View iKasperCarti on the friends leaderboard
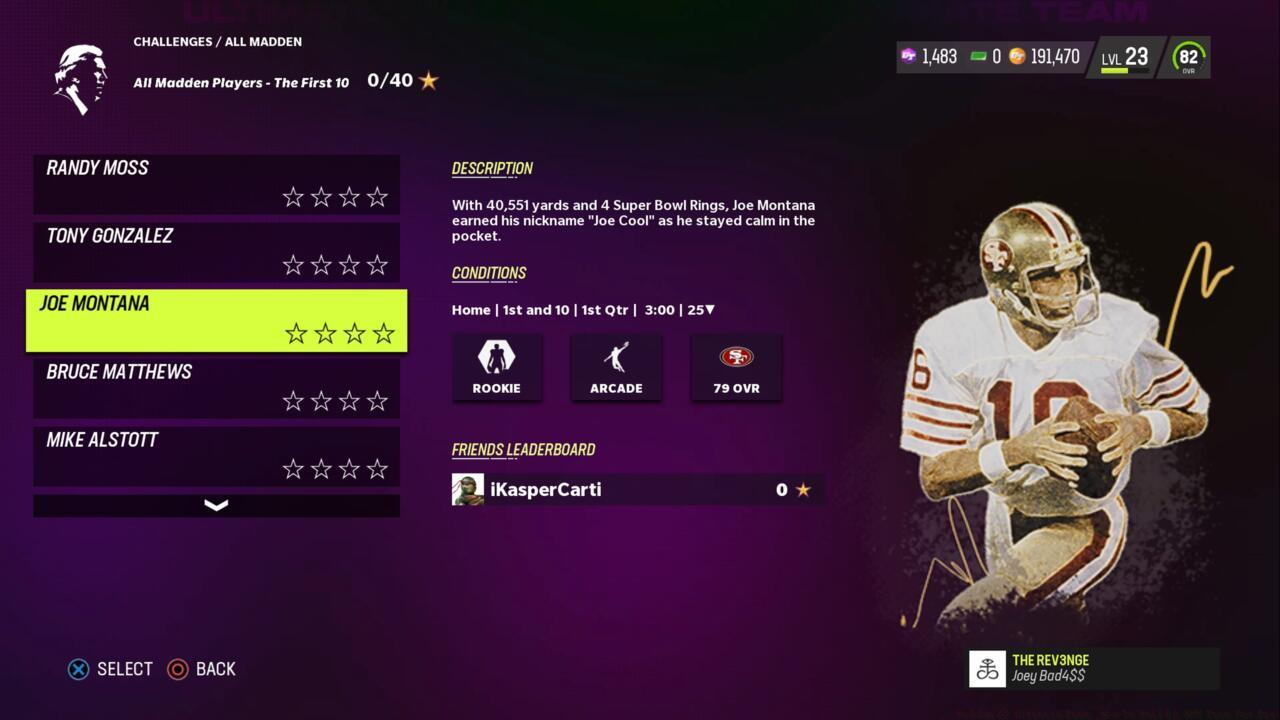Viewport: 1280px width, 720px height. click(637, 489)
